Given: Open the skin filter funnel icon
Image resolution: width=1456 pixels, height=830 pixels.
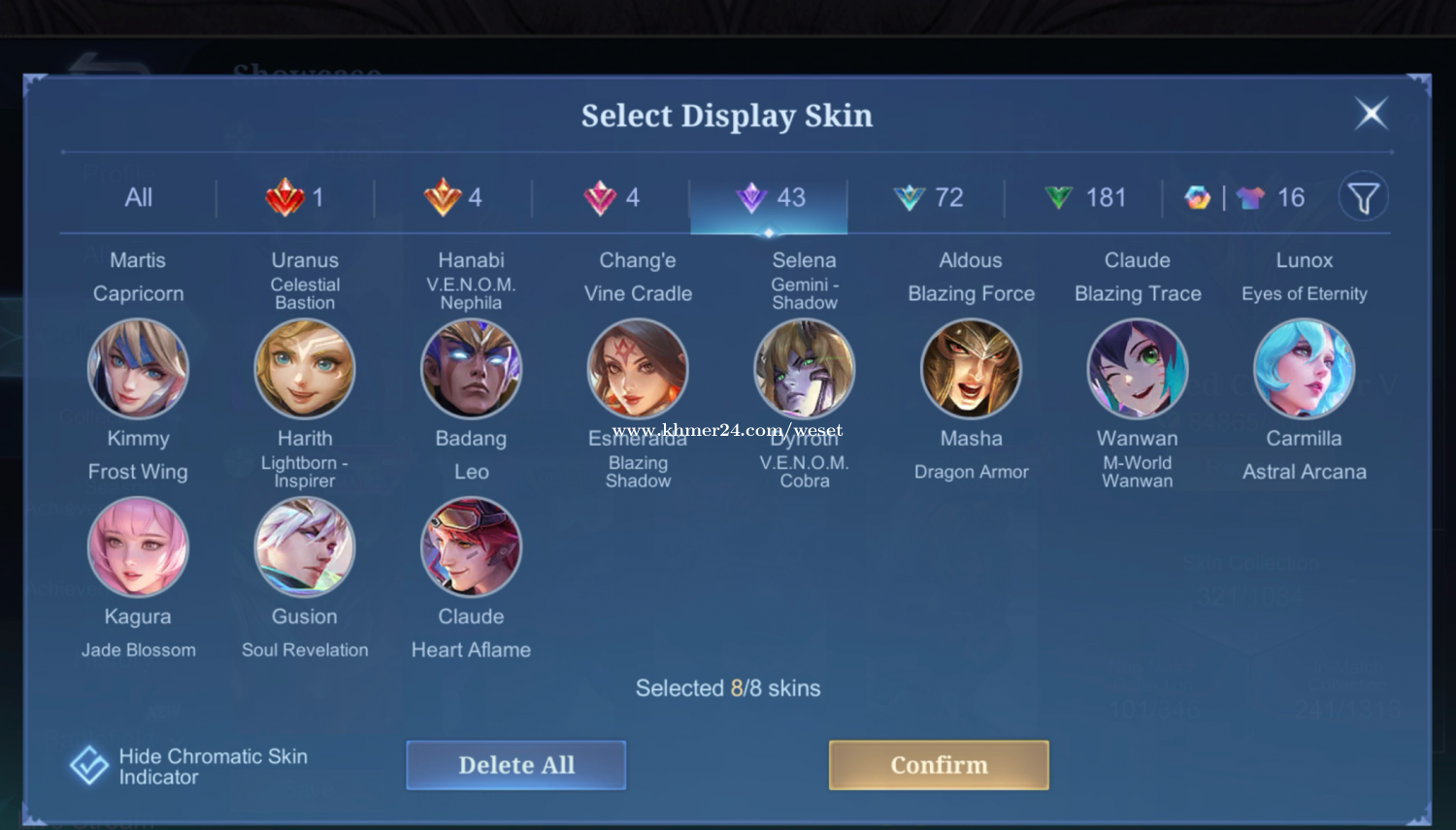Looking at the screenshot, I should tap(1363, 198).
